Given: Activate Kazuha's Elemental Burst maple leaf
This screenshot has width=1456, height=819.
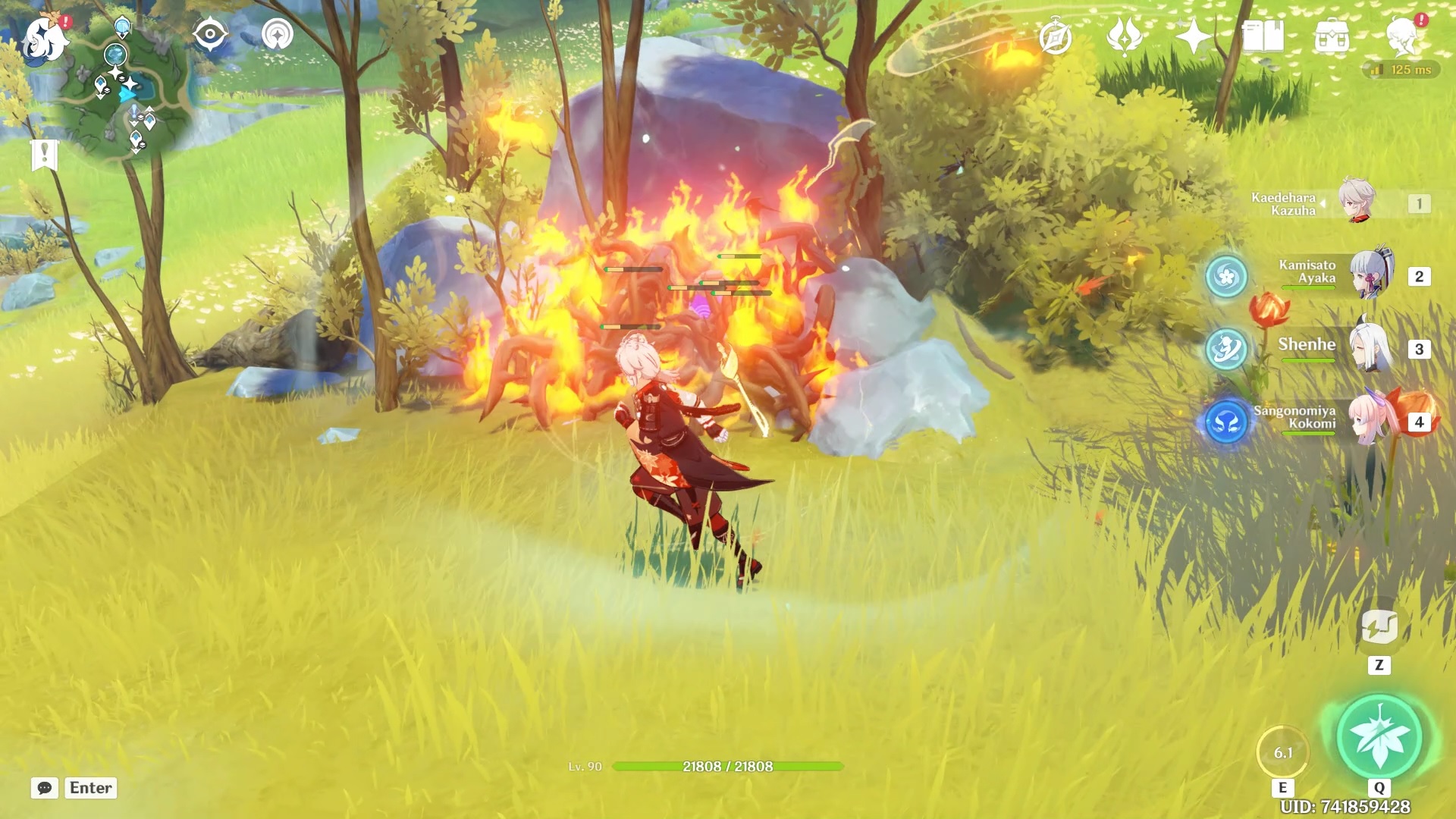Looking at the screenshot, I should (1379, 736).
